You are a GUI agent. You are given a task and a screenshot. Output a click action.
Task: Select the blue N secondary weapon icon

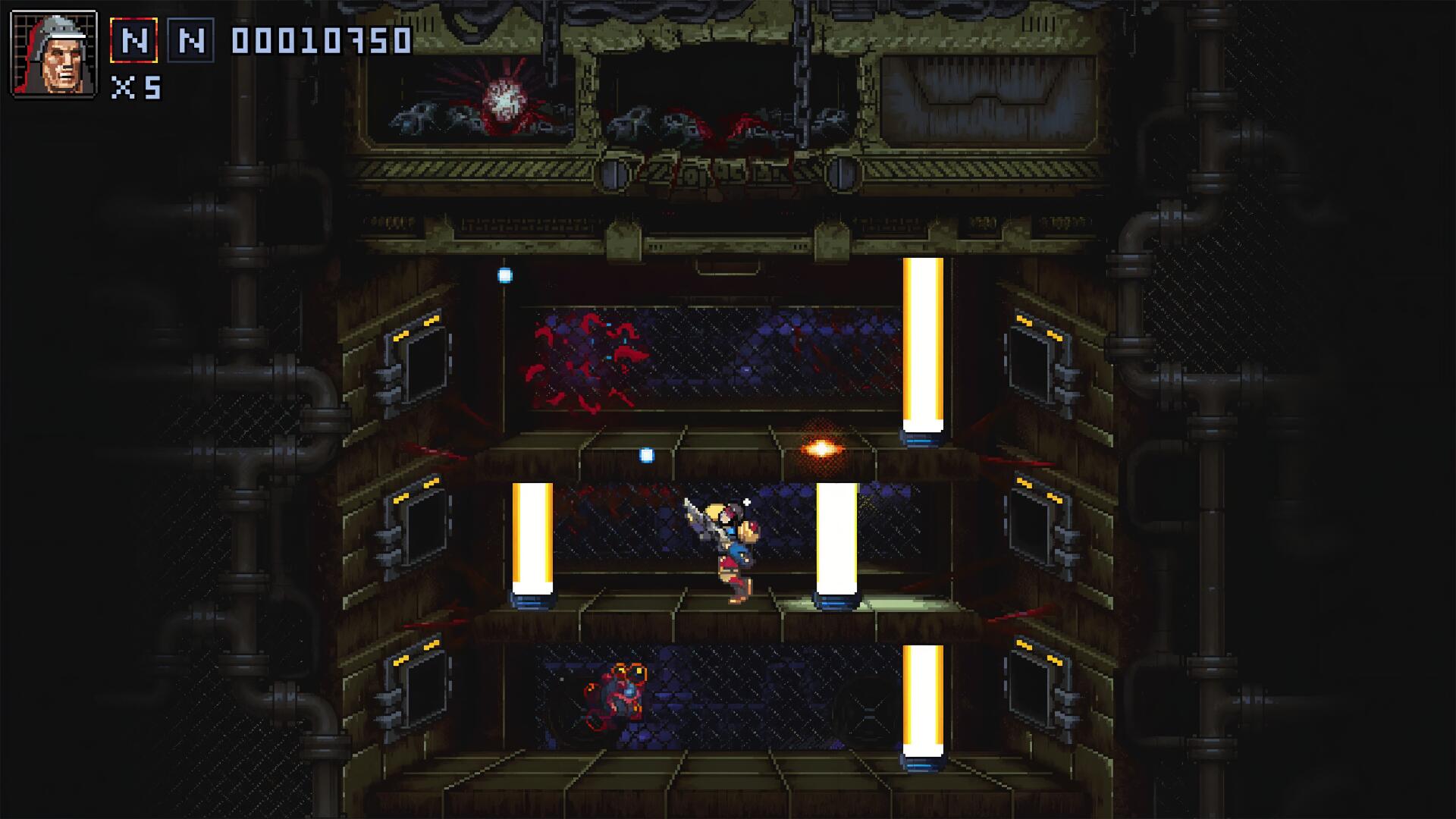click(190, 39)
